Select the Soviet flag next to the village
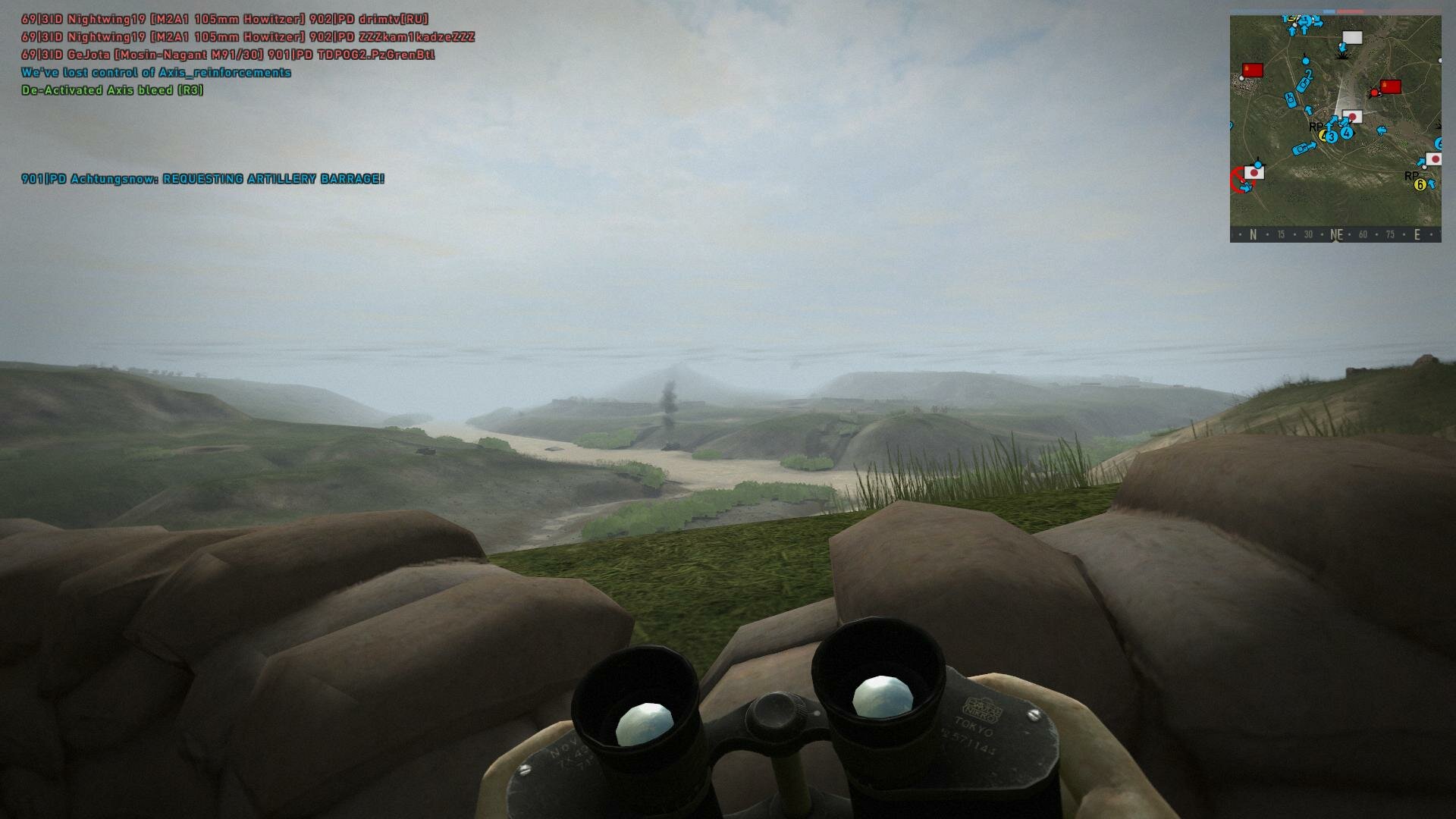The image size is (1456, 819). click(1252, 71)
